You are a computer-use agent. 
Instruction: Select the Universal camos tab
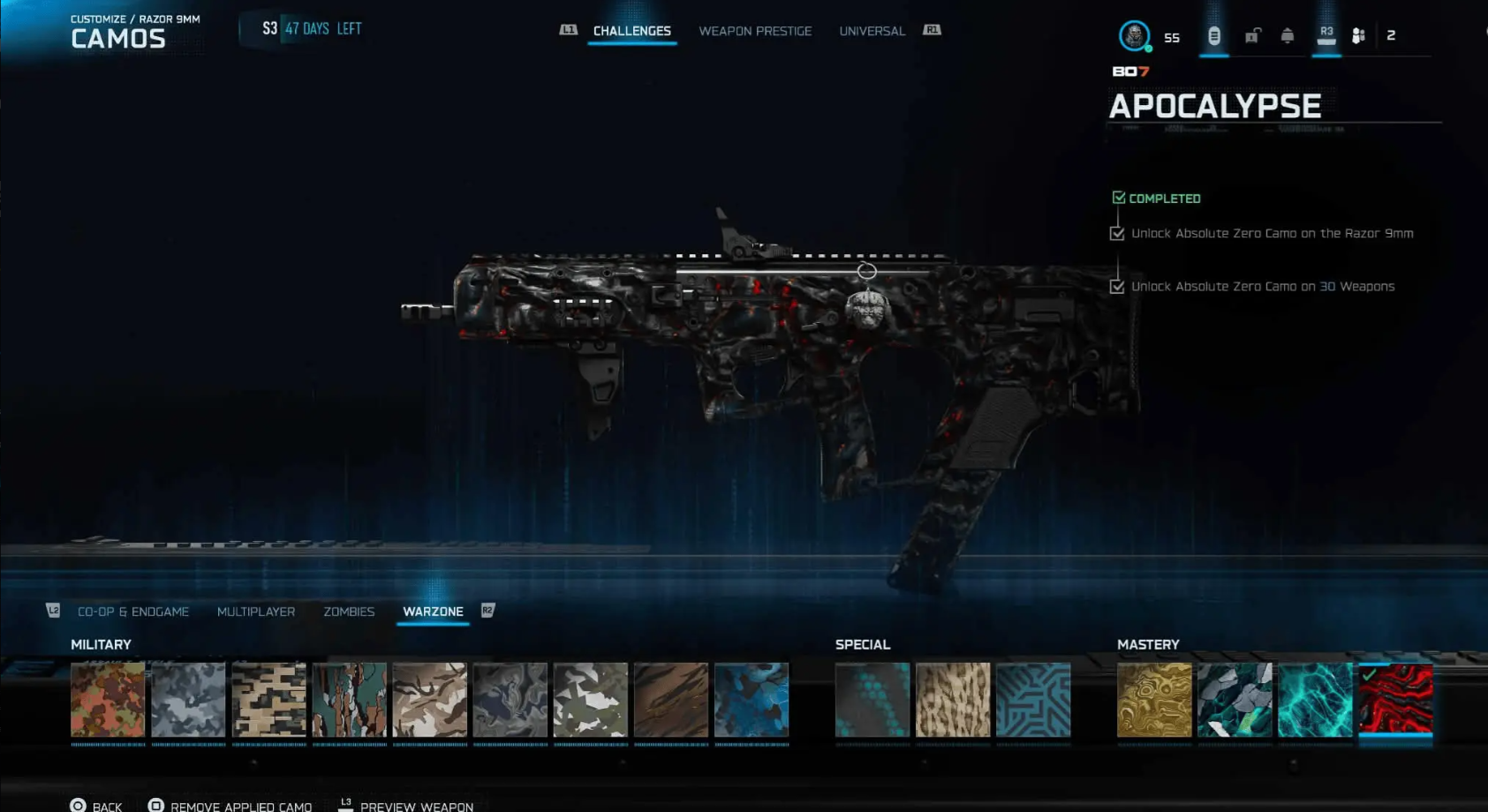872,31
